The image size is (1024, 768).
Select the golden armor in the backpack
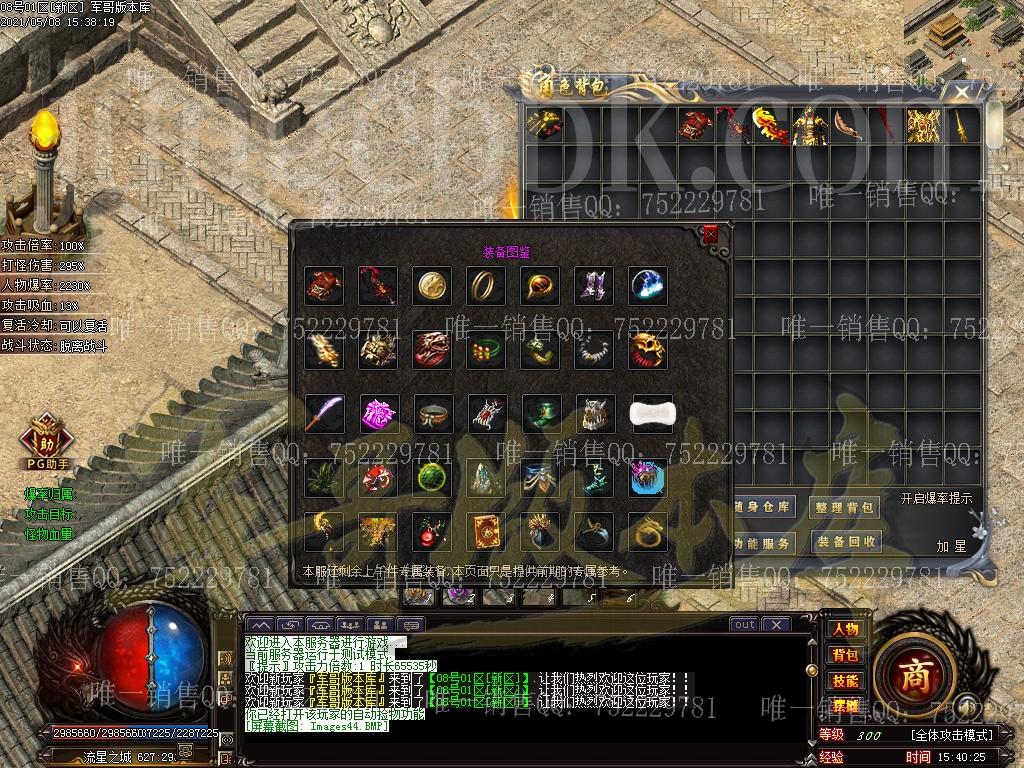pos(923,126)
